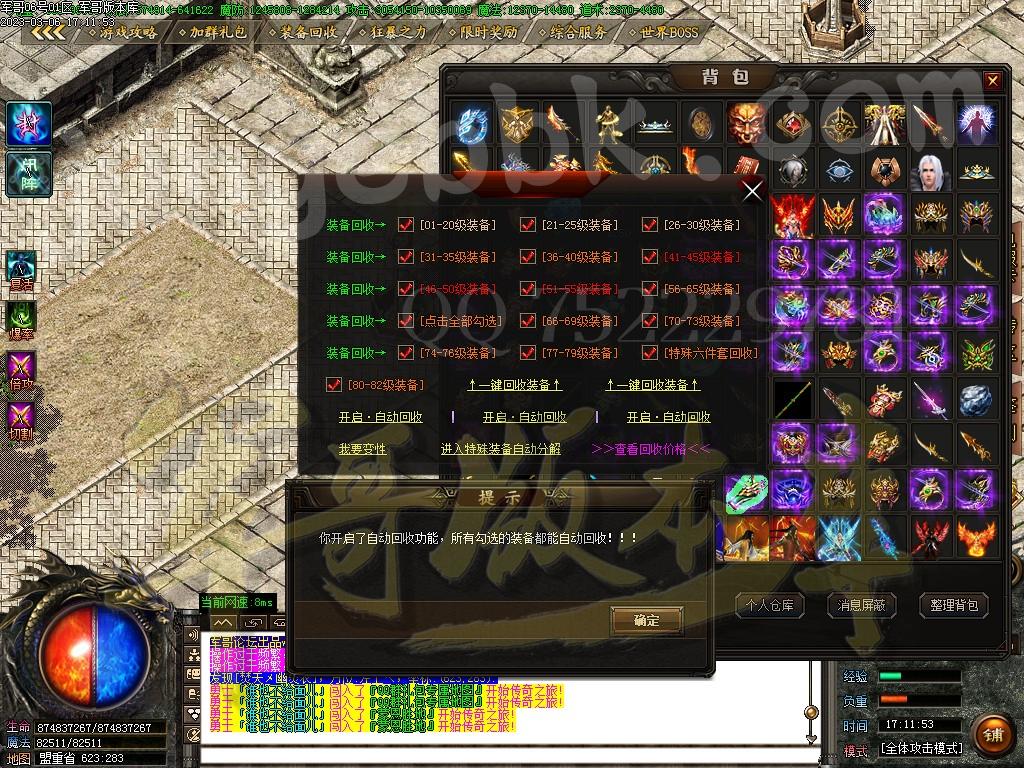1024x768 pixels.
Task: Open the 铺 shop button
Action: (x=992, y=734)
